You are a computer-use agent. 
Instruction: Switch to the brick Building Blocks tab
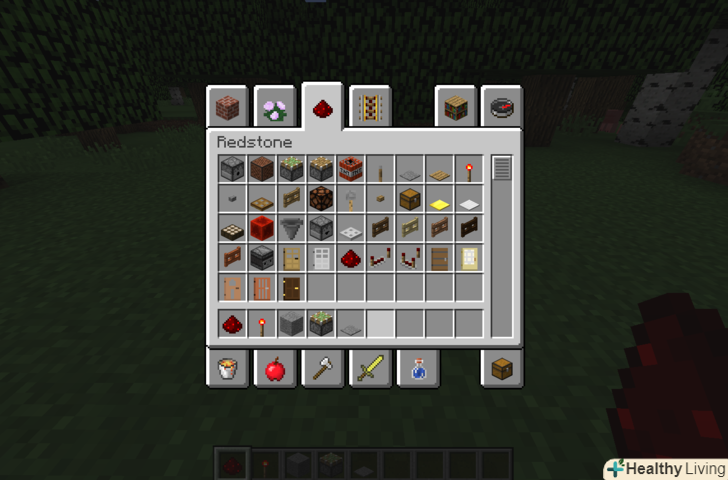point(227,106)
